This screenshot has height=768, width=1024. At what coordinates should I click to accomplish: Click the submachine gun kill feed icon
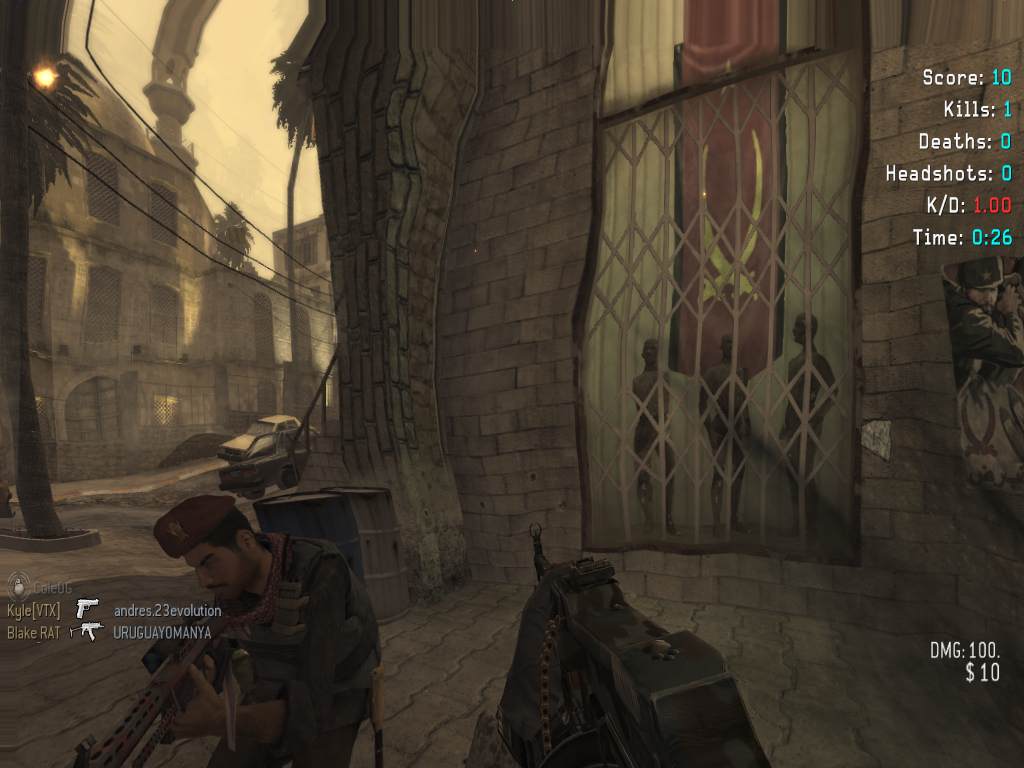pyautogui.click(x=91, y=631)
